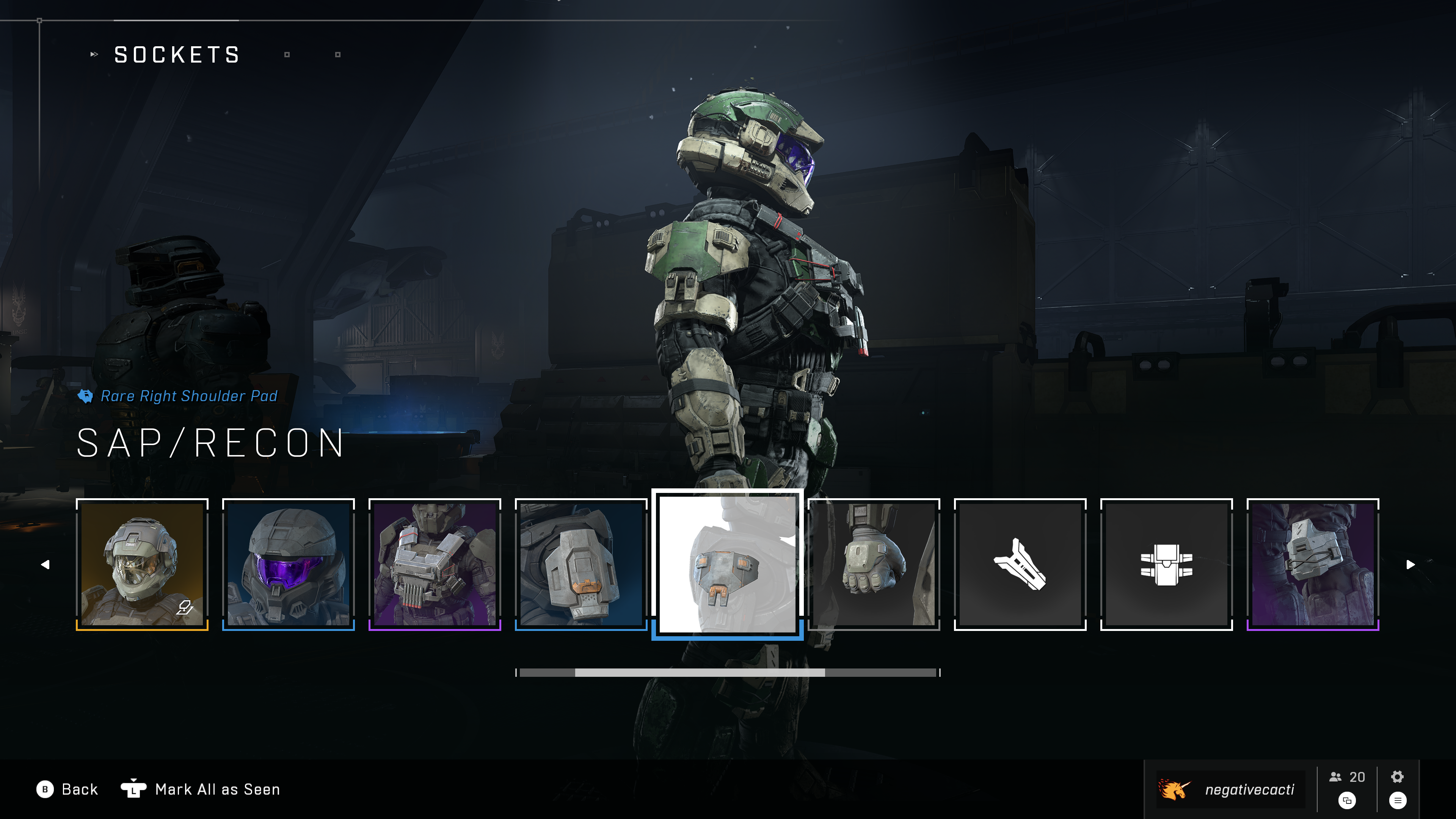Open the wrist attachment socket tile
The image size is (1456, 819).
[1020, 564]
